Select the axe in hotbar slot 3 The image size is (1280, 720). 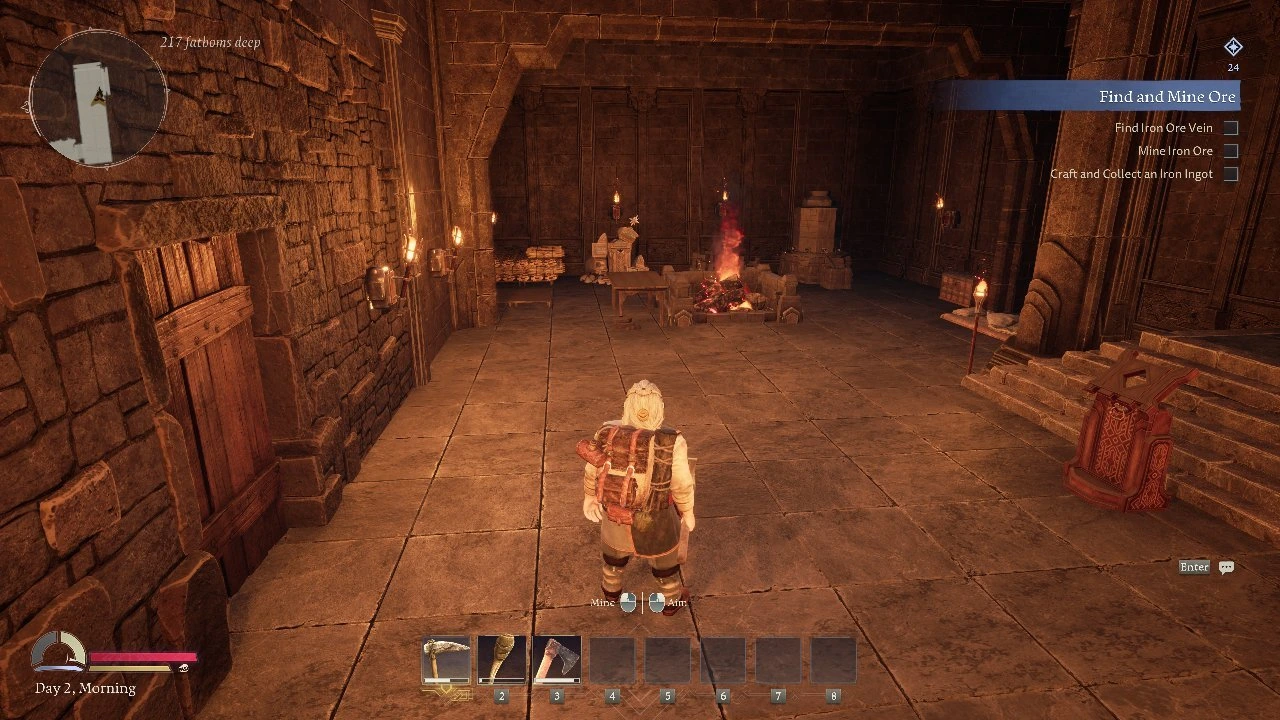(556, 659)
